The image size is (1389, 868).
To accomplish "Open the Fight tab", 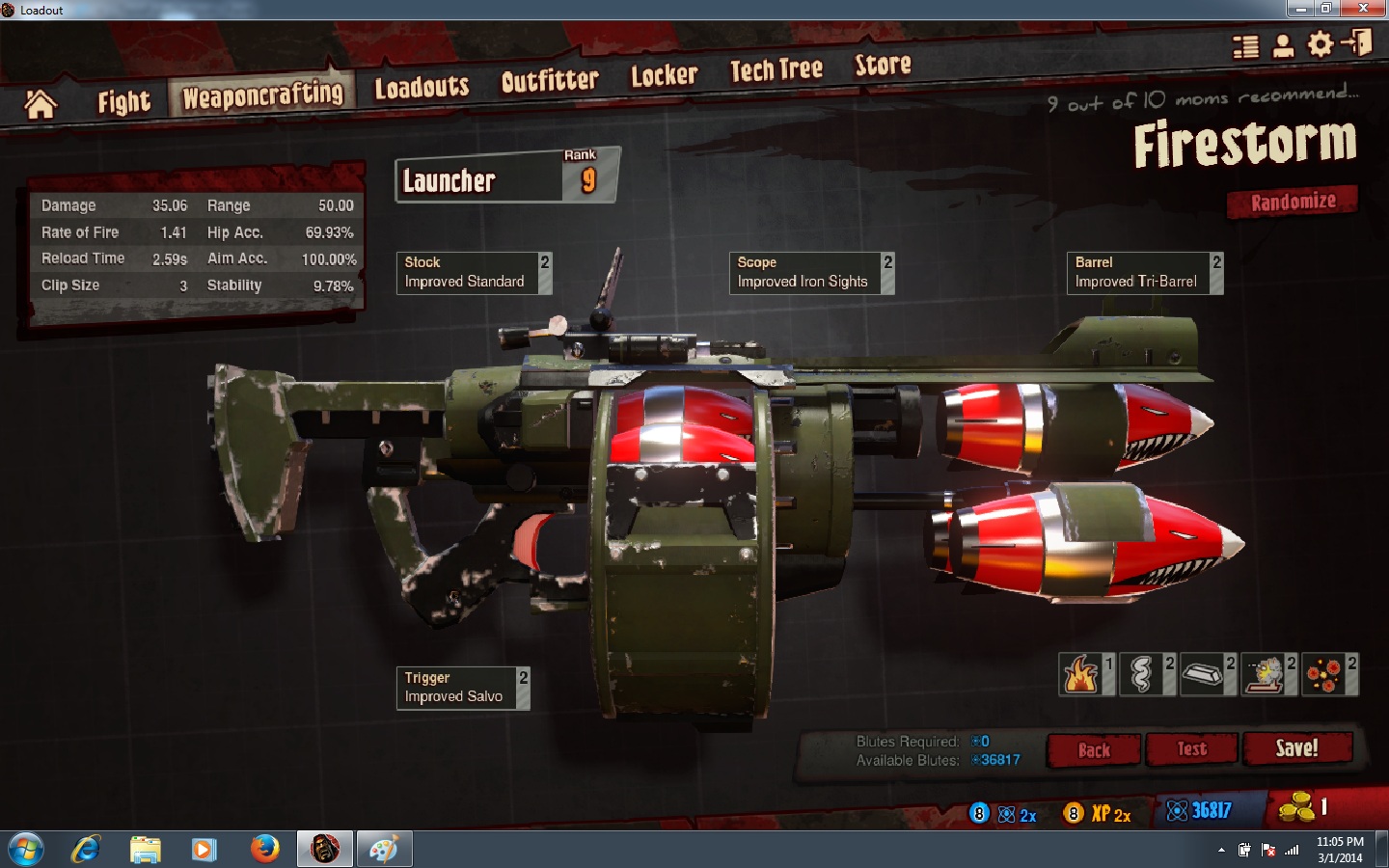I will tap(123, 101).
